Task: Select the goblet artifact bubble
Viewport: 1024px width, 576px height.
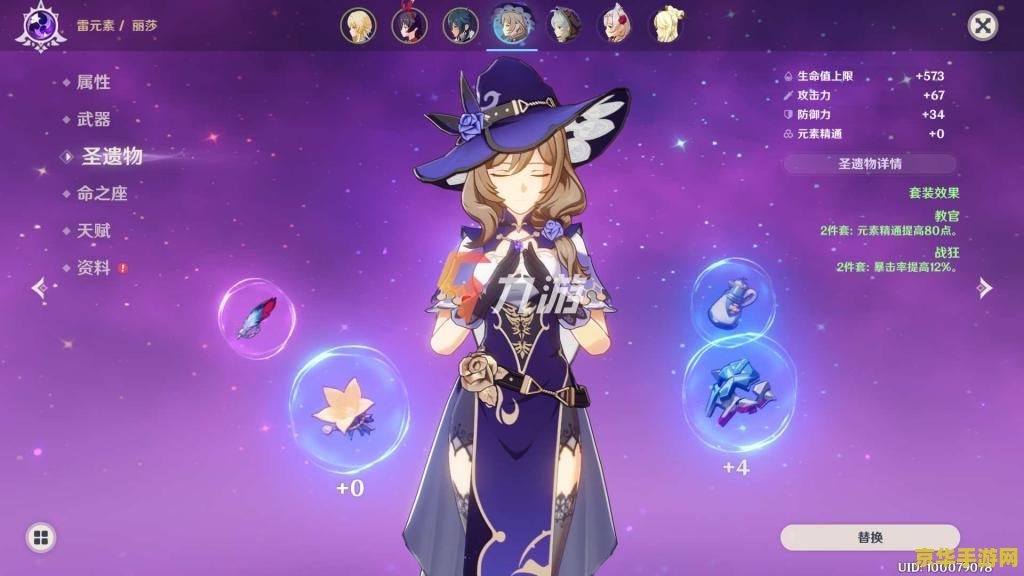Action: tap(731, 297)
